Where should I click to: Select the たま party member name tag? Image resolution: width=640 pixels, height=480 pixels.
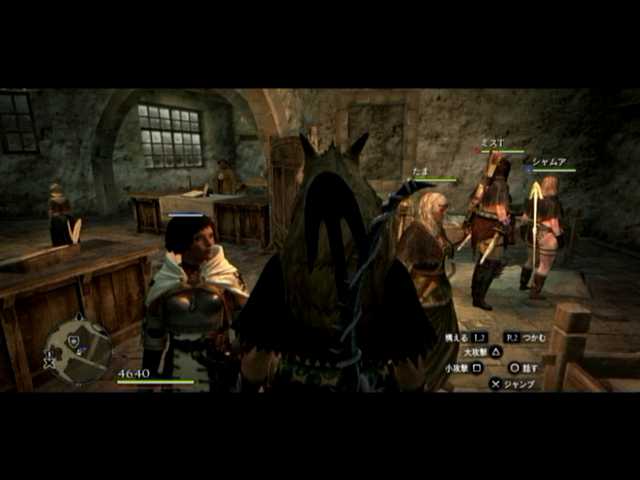coord(421,172)
